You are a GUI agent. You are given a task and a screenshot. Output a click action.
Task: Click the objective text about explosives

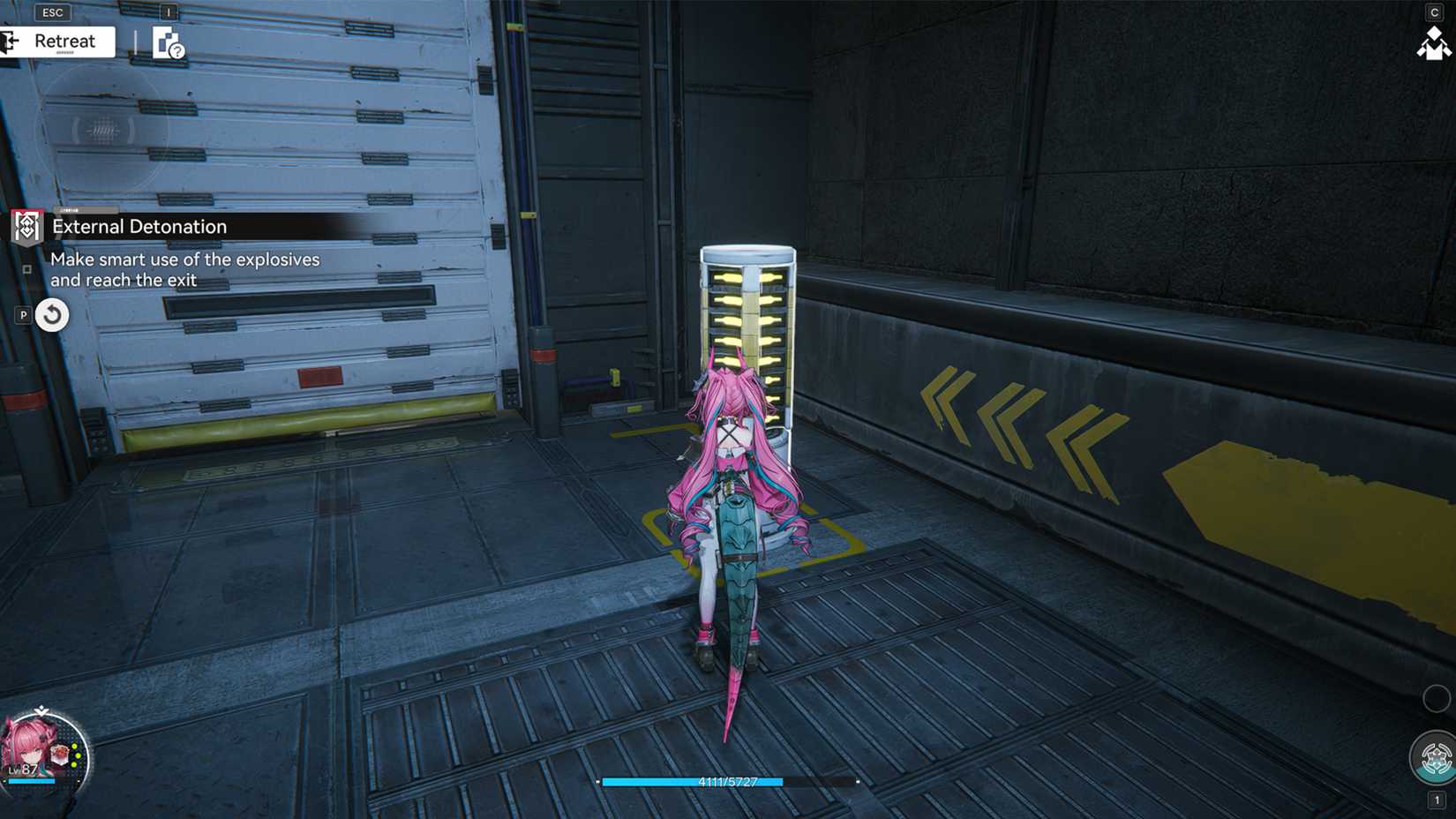[185, 269]
